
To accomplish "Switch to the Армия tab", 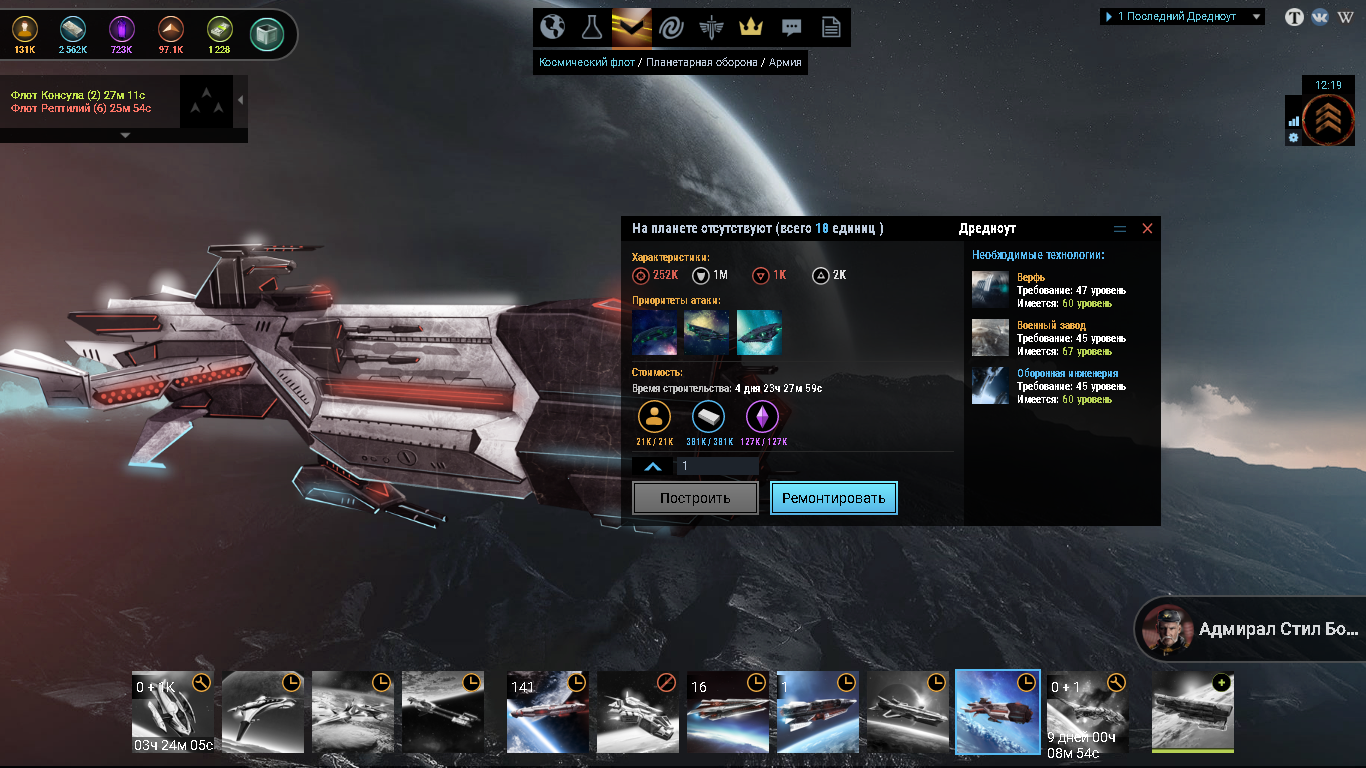I will coord(784,62).
